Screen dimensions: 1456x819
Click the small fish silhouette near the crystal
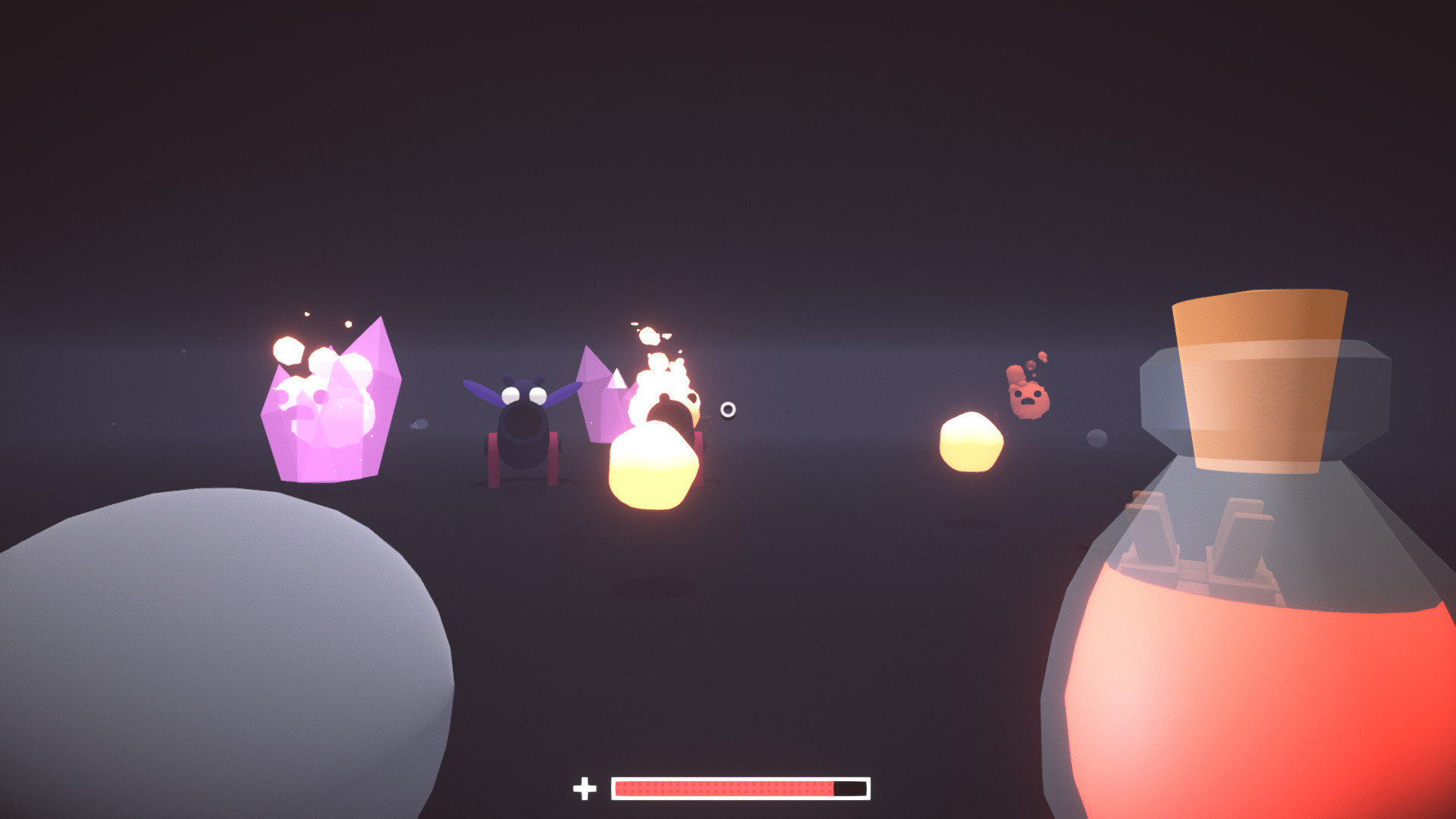418,424
